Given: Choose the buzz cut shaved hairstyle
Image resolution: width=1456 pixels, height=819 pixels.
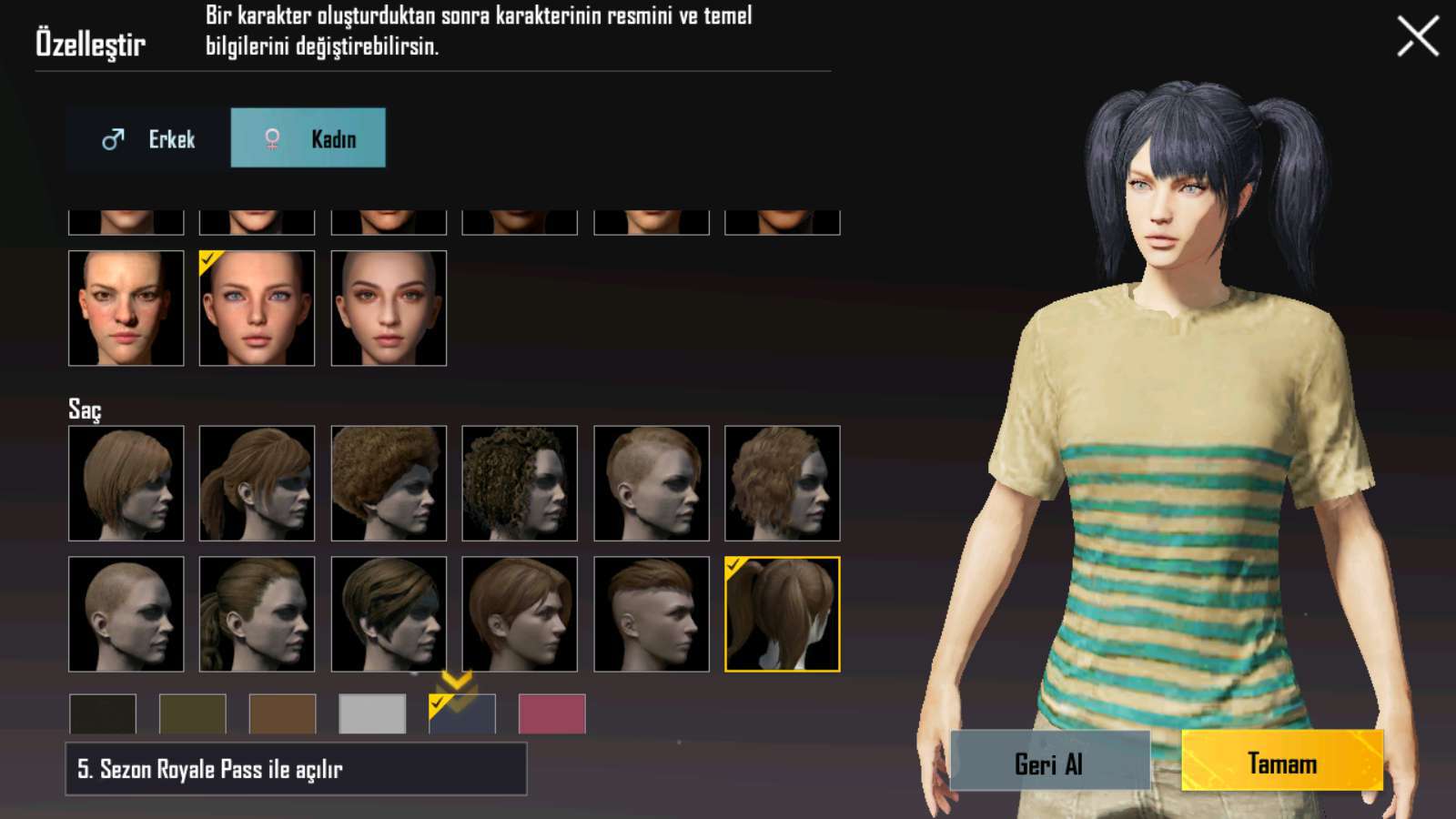Looking at the screenshot, I should click(126, 614).
